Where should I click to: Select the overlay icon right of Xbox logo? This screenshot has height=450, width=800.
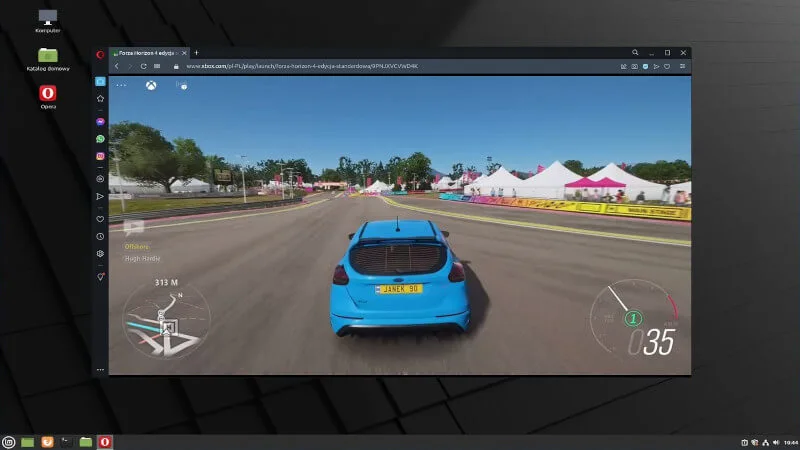(181, 85)
